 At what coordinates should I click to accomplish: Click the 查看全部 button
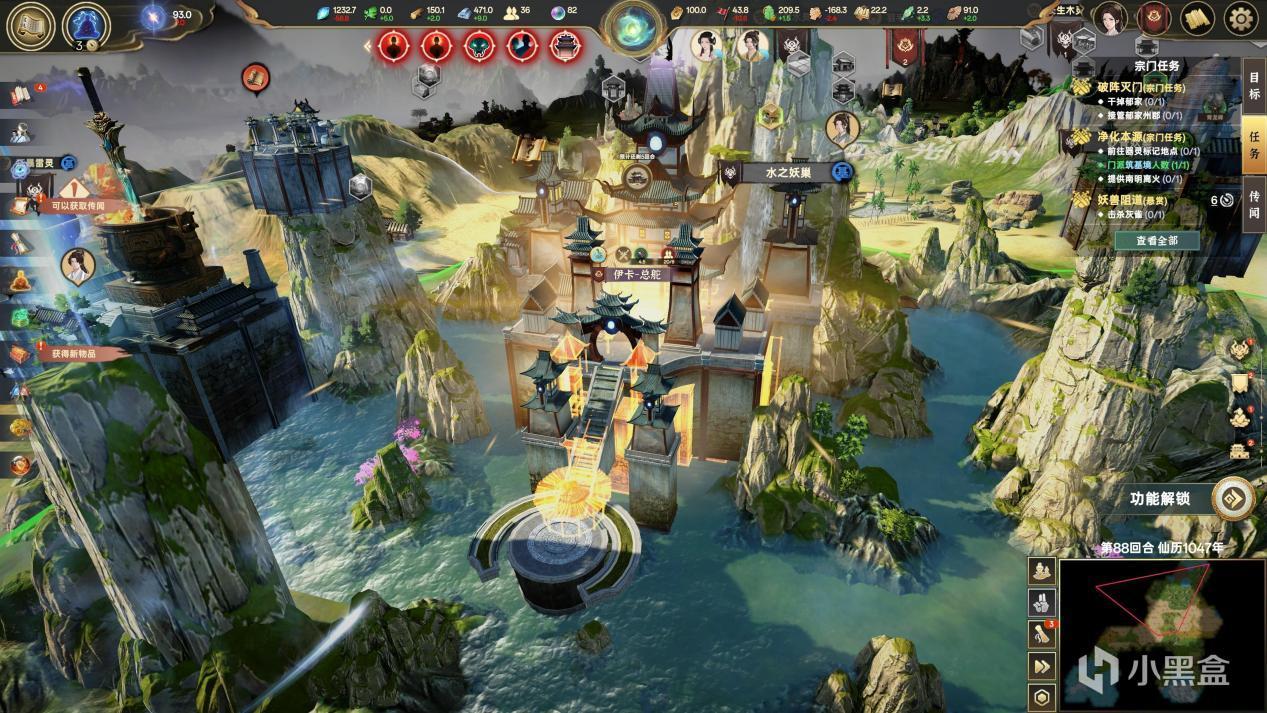[x=1156, y=241]
